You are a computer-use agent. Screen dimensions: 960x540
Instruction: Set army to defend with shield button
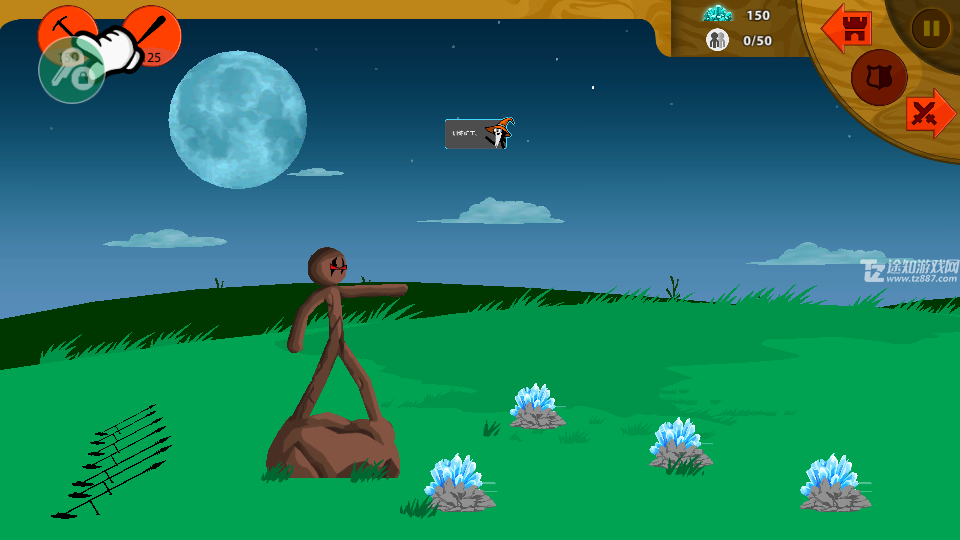coord(879,77)
